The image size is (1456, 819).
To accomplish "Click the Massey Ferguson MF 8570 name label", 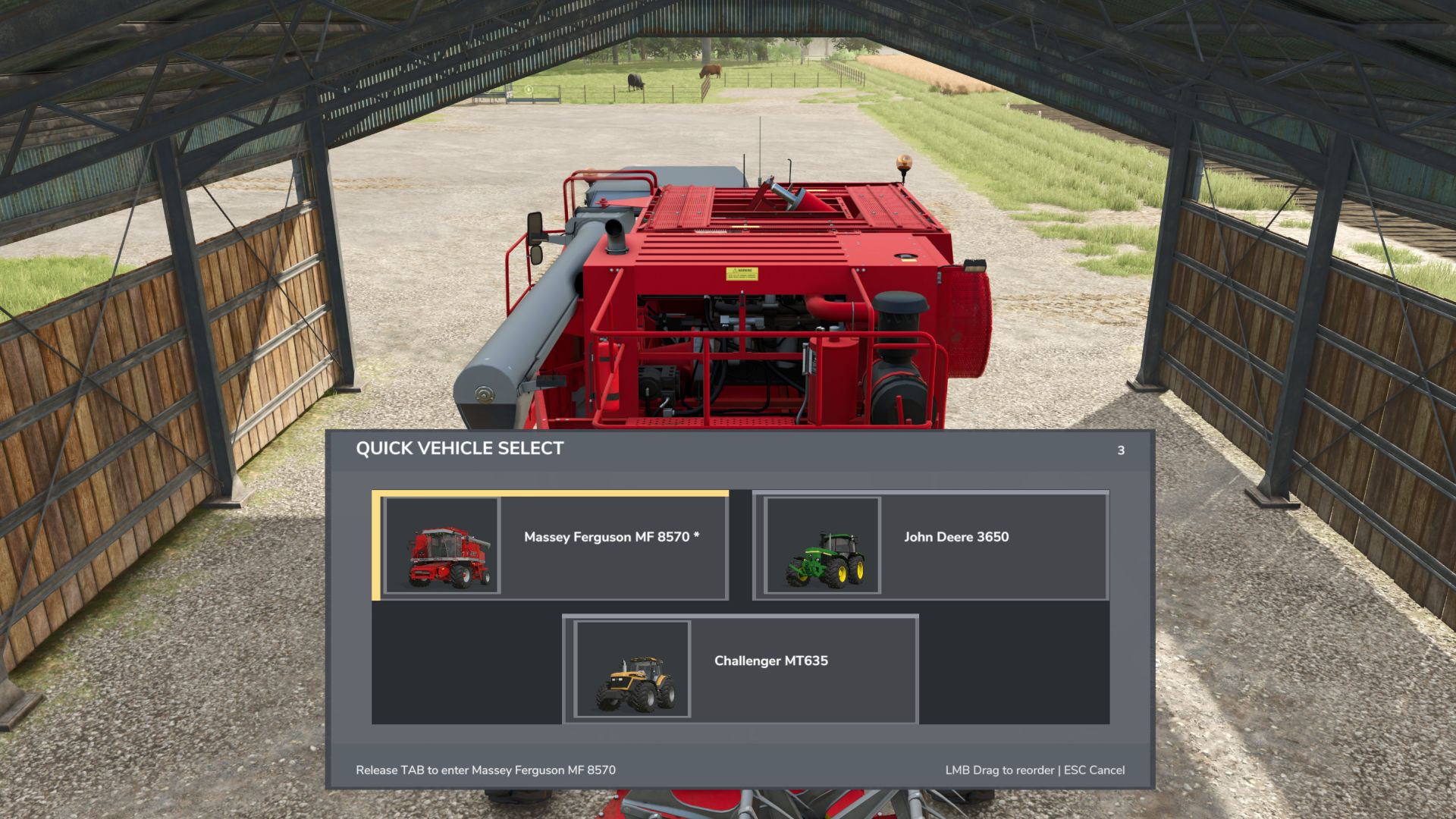I will 611,538.
